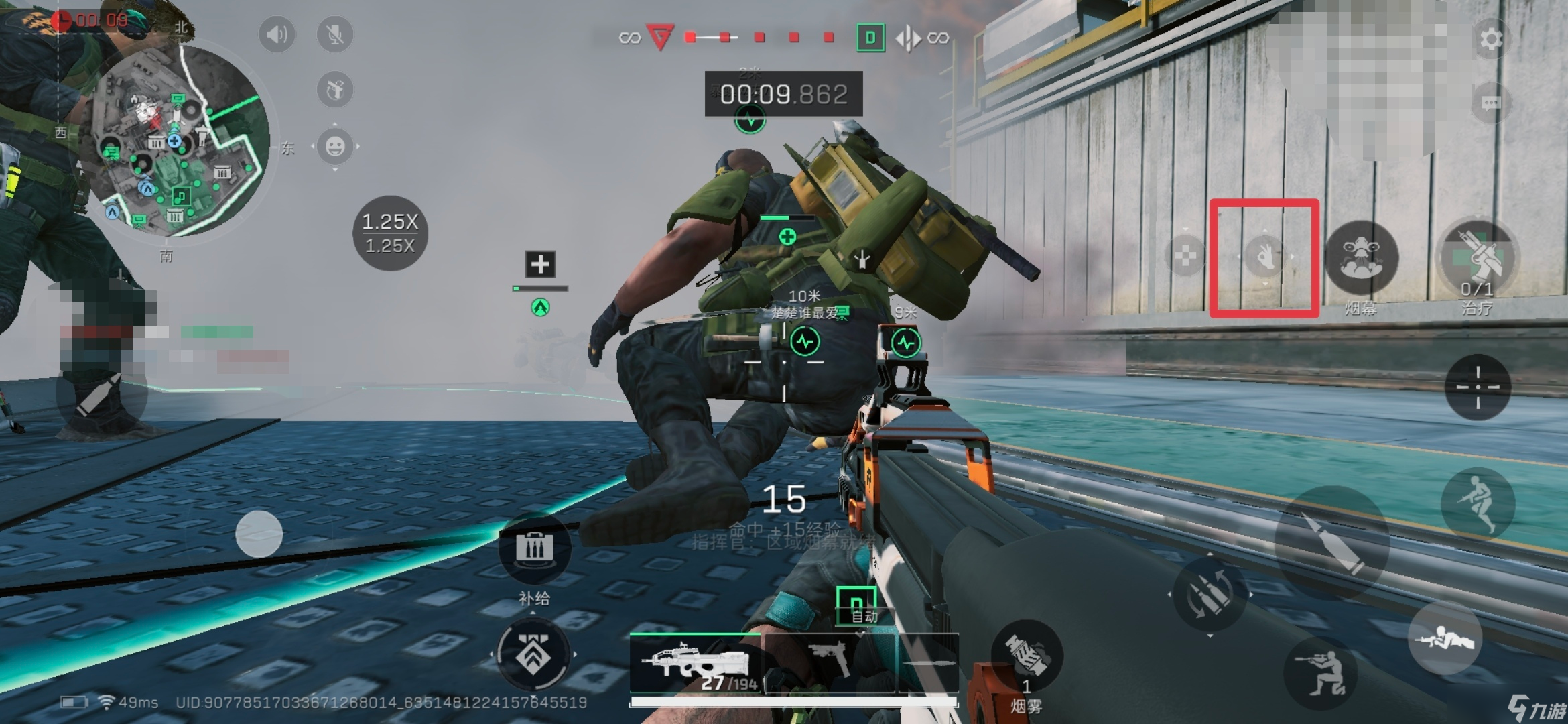The height and width of the screenshot is (724, 1568).
Task: Tap the OK hand gesture button
Action: (1264, 256)
